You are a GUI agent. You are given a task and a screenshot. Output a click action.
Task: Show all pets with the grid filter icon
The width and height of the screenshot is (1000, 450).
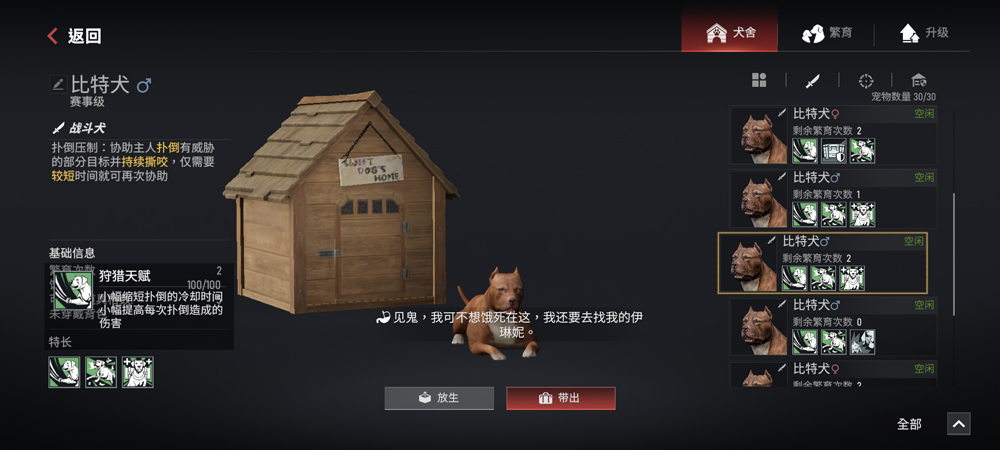coord(759,80)
